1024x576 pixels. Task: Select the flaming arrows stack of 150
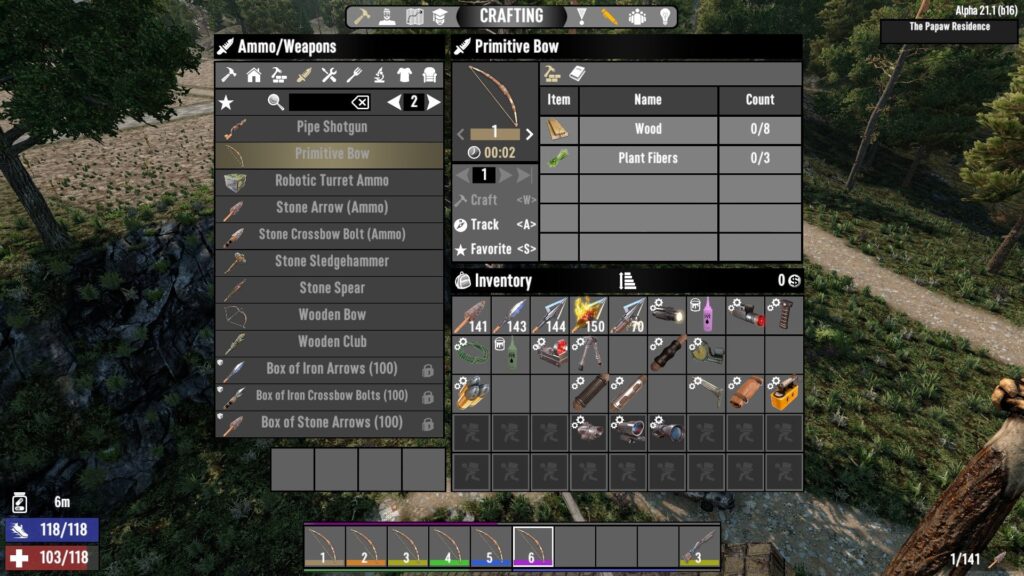tap(589, 315)
